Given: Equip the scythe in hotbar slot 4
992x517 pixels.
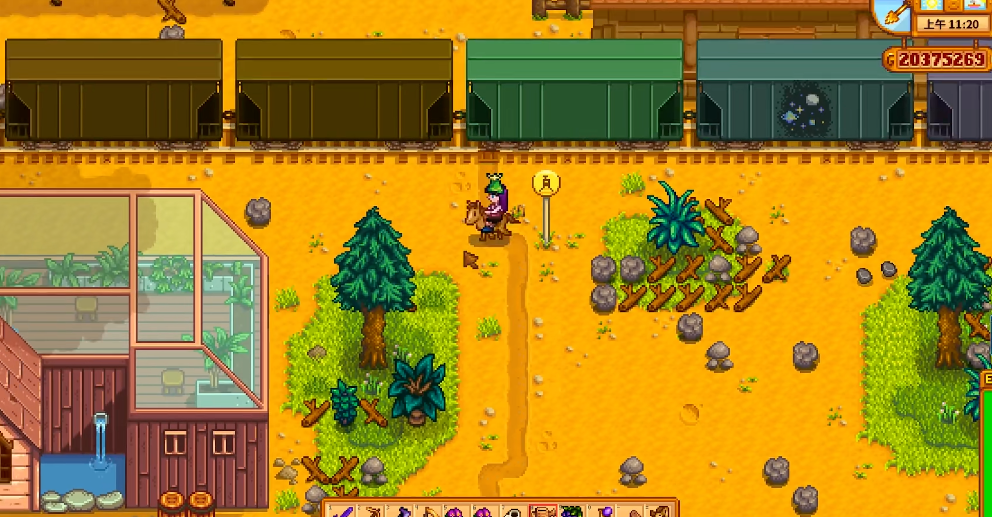Looking at the screenshot, I should [x=429, y=511].
